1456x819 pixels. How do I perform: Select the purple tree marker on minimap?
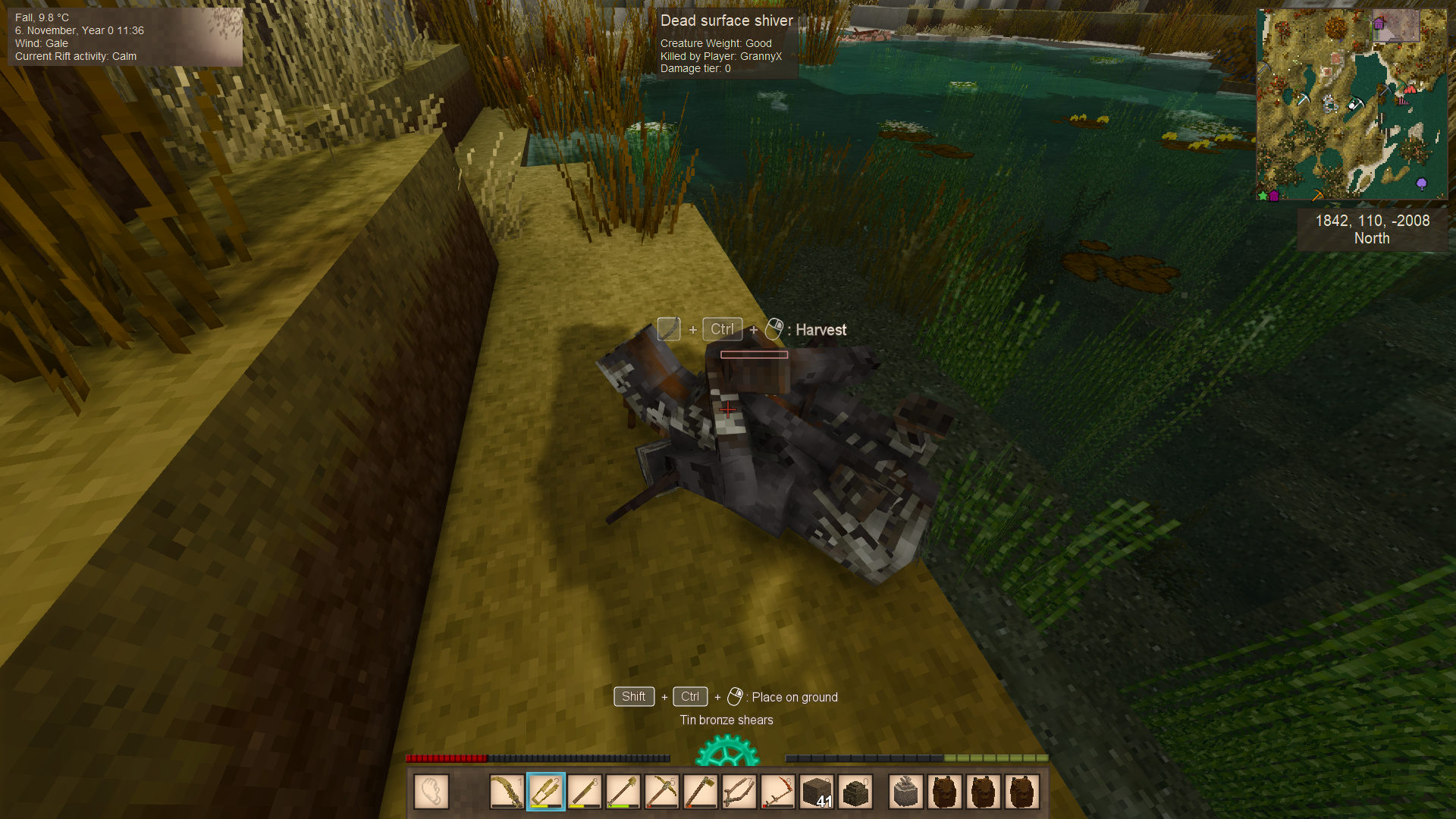click(1422, 184)
